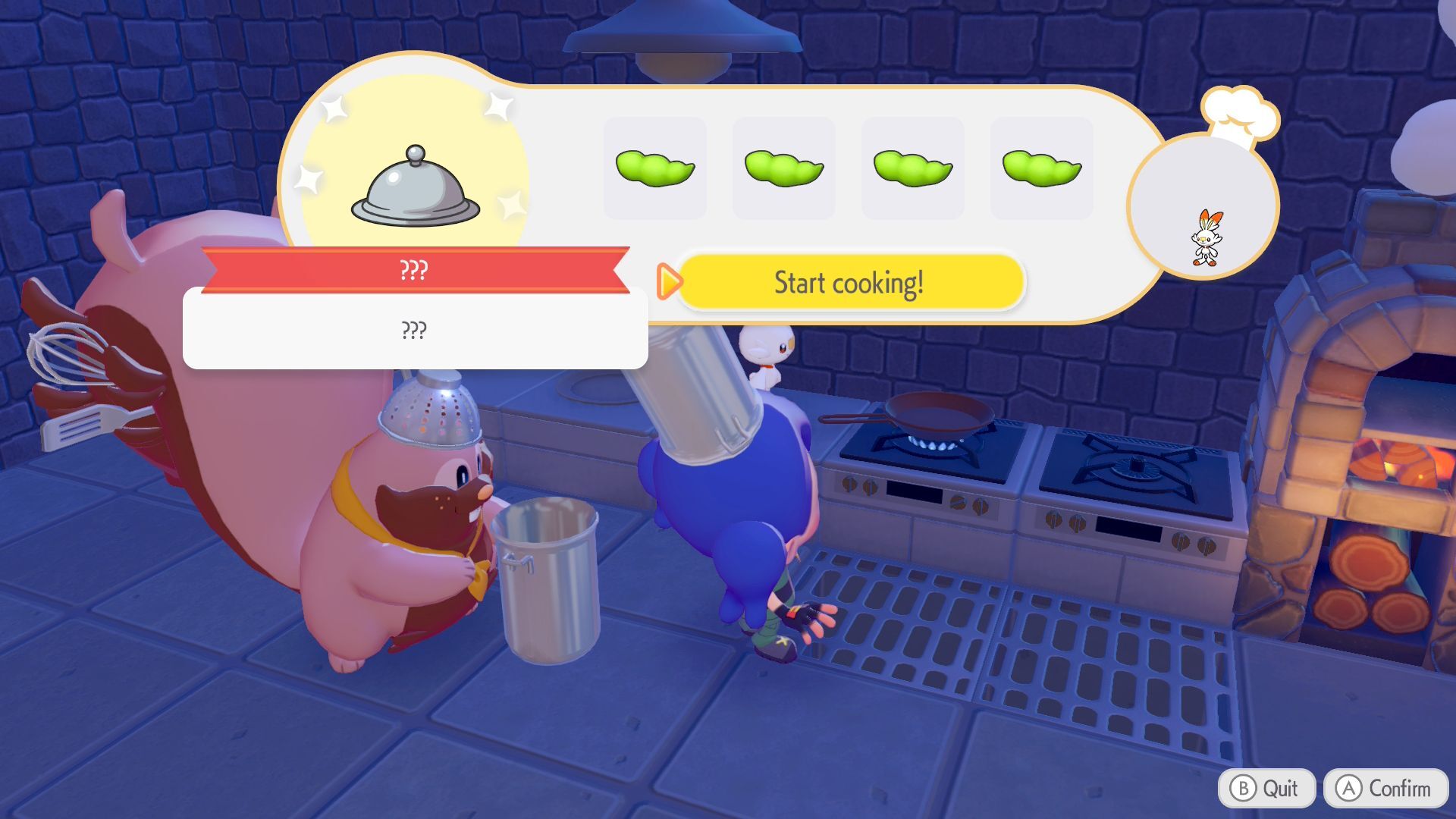Click the silver cloche dish icon
This screenshot has height=819, width=1456.
pos(415,187)
